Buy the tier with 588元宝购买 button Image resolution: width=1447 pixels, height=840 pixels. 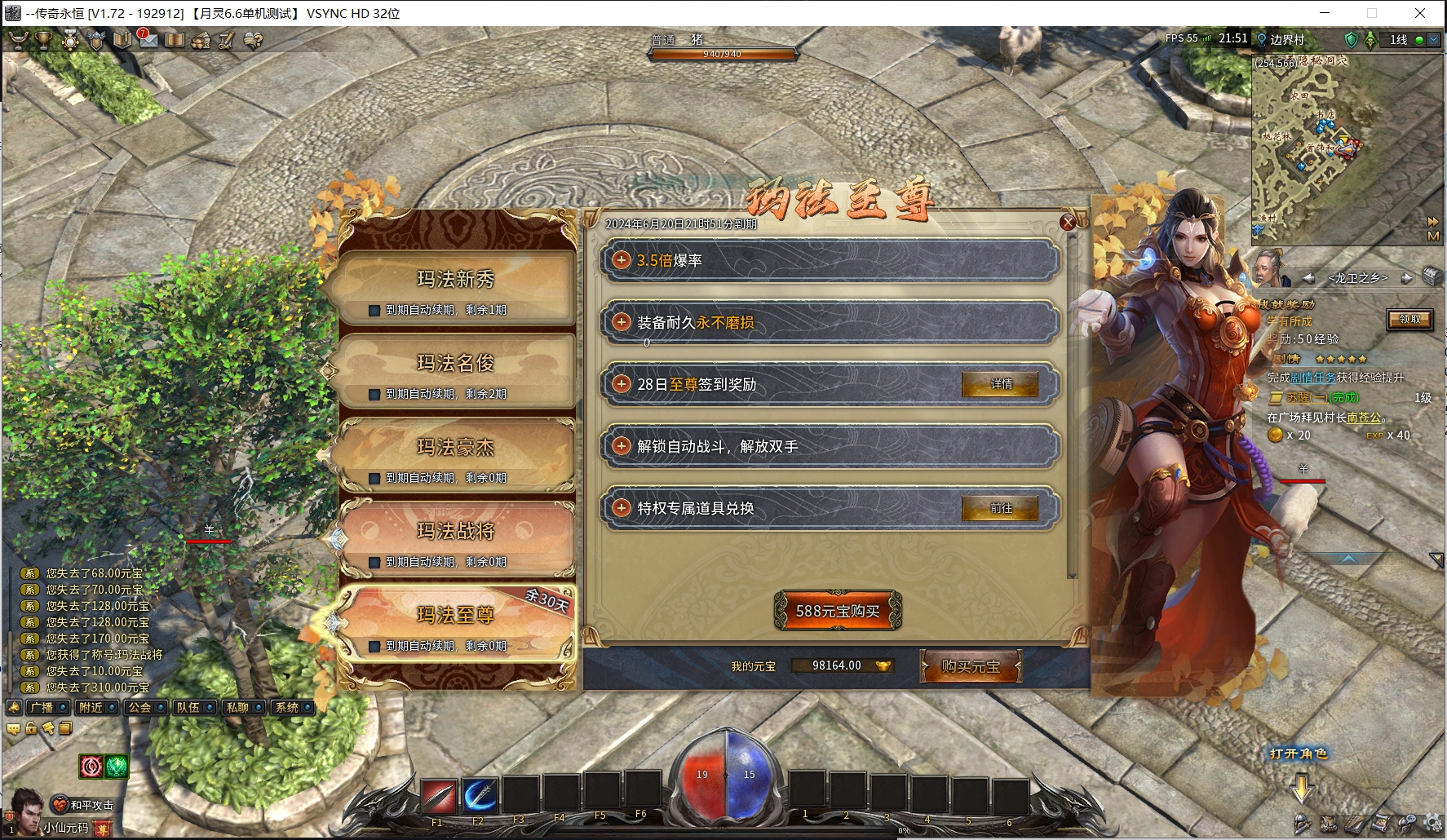[838, 612]
